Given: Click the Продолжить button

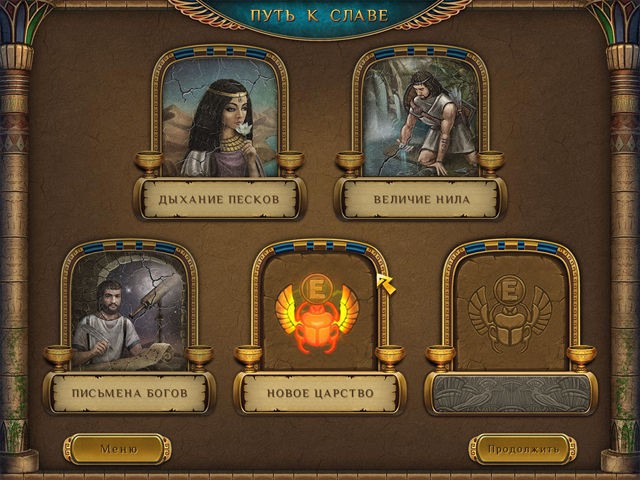Looking at the screenshot, I should coord(522,449).
